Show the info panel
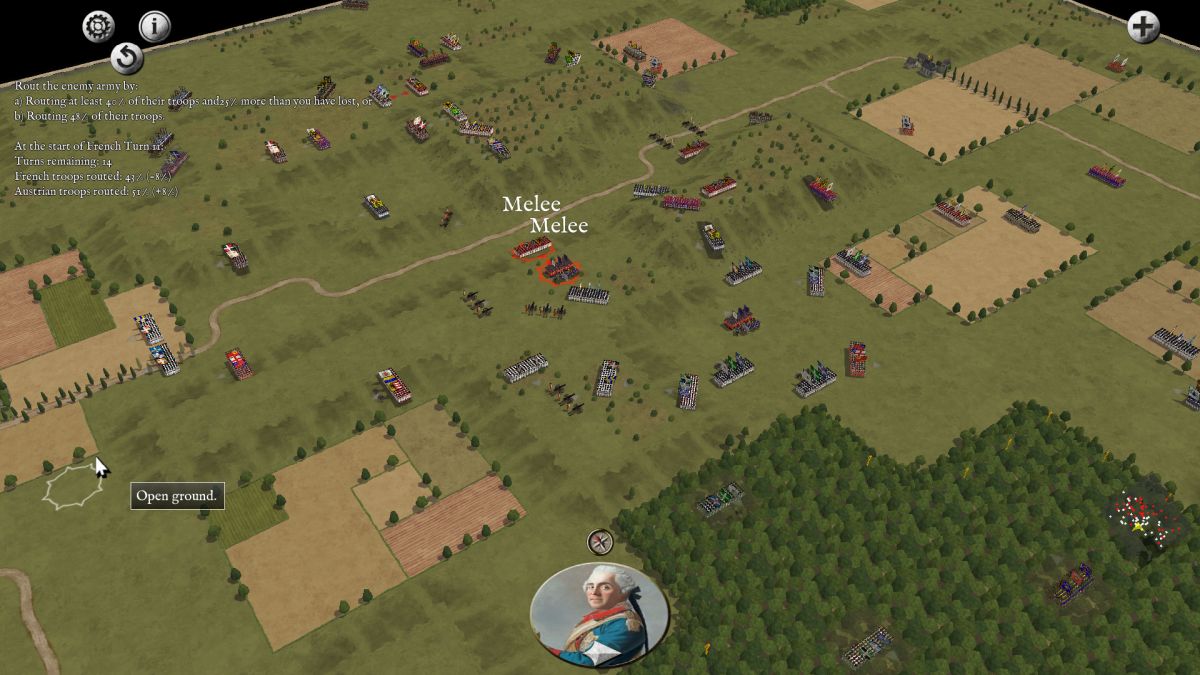Screen dimensions: 1200x675 (x=154, y=26)
